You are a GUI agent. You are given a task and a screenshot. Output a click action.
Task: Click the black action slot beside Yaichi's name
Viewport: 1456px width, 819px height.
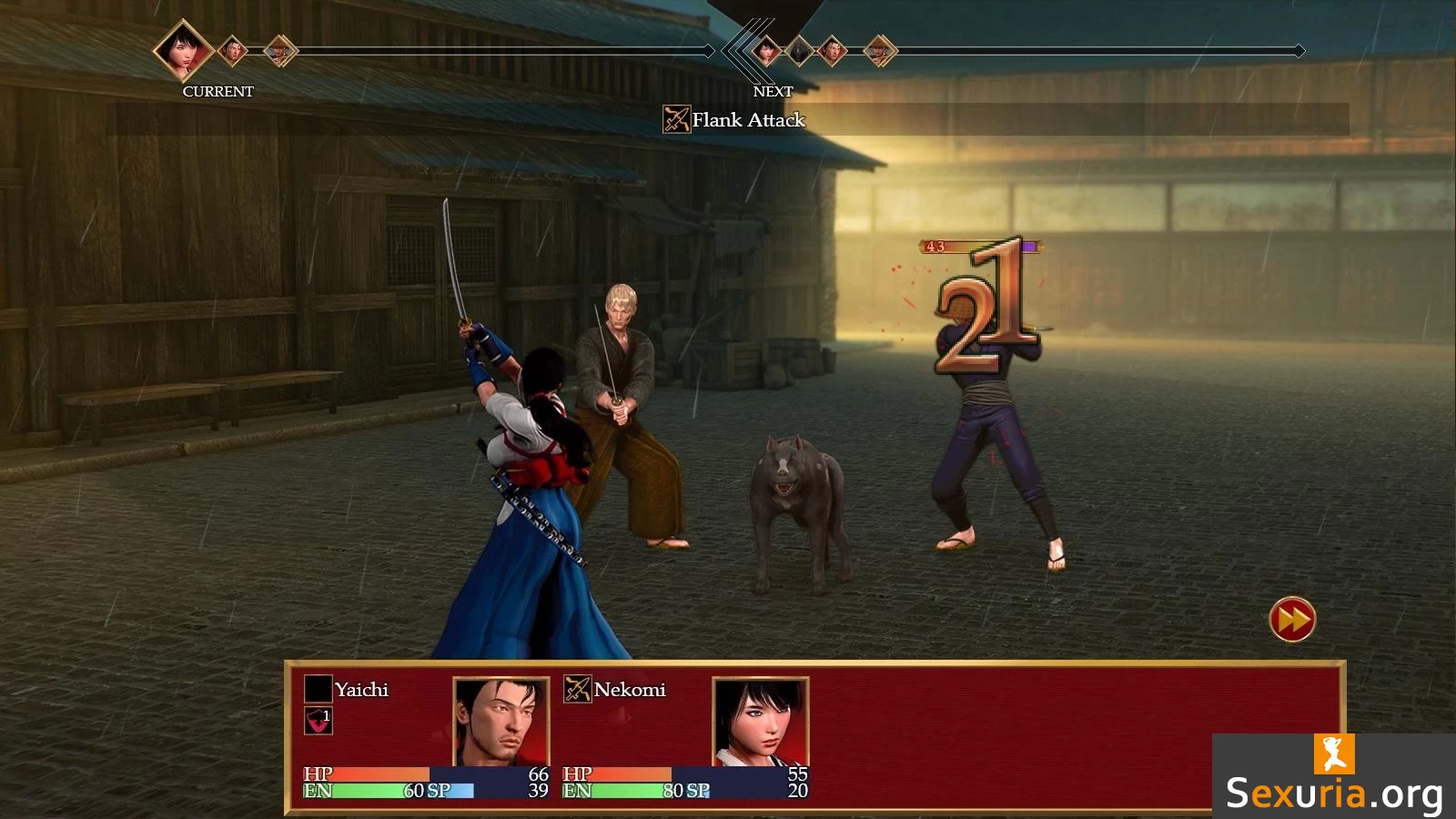click(318, 689)
